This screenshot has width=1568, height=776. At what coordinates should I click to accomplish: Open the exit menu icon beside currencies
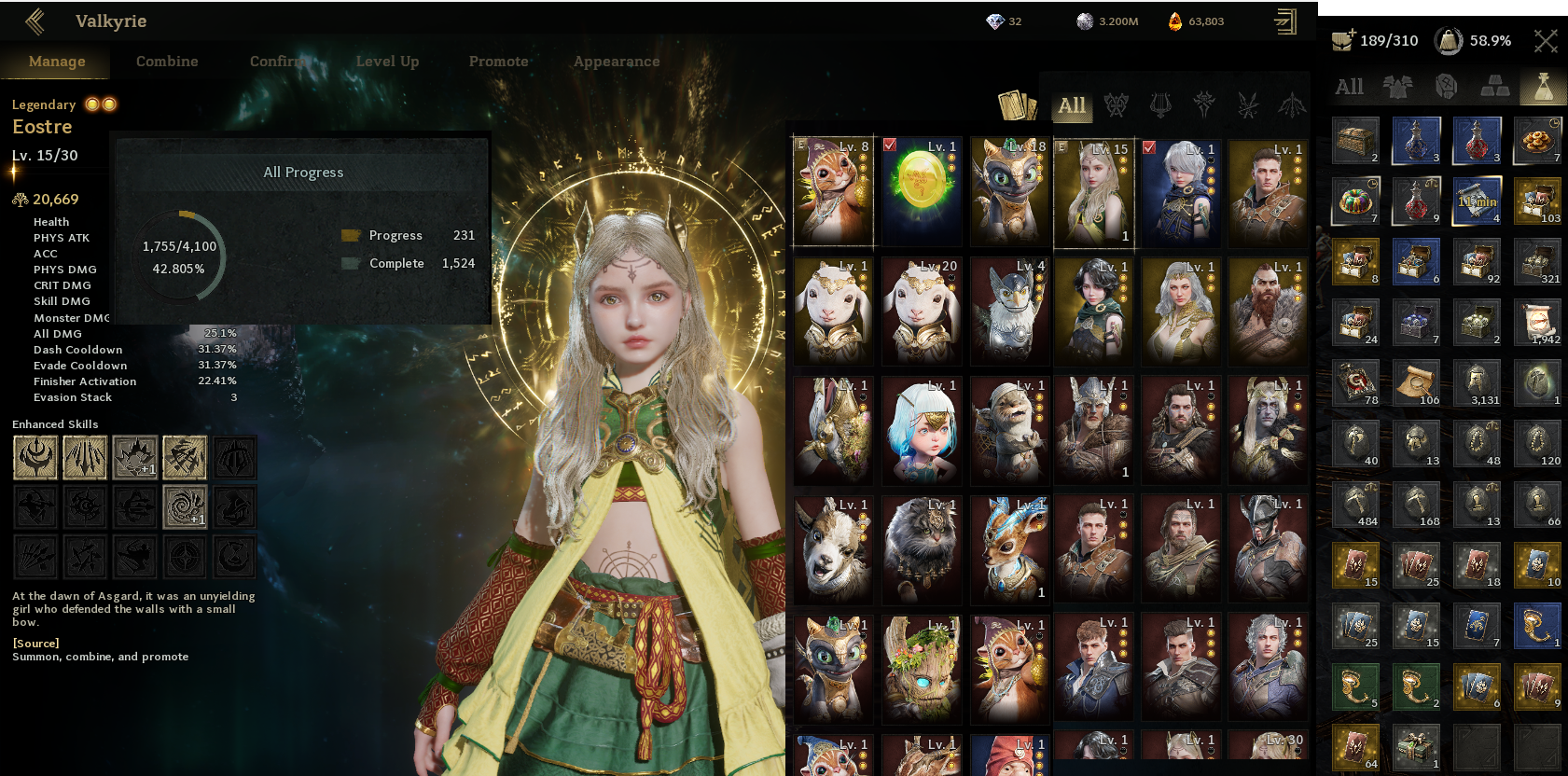point(1285,21)
